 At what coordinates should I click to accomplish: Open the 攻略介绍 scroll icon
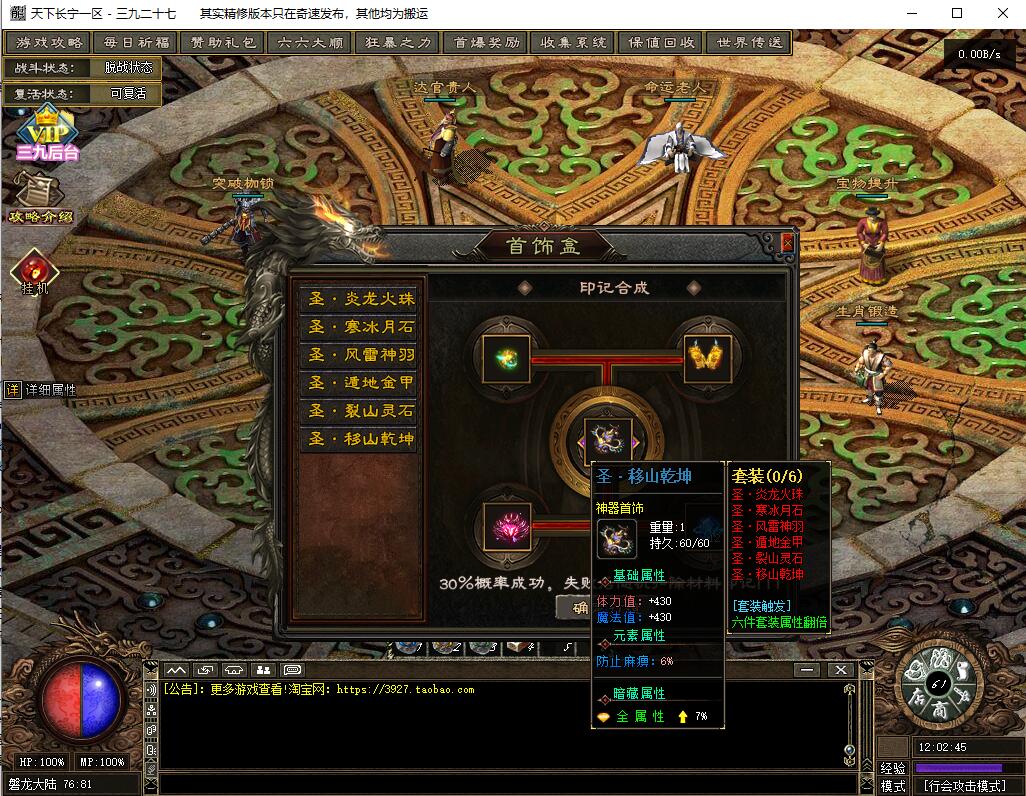(40, 197)
